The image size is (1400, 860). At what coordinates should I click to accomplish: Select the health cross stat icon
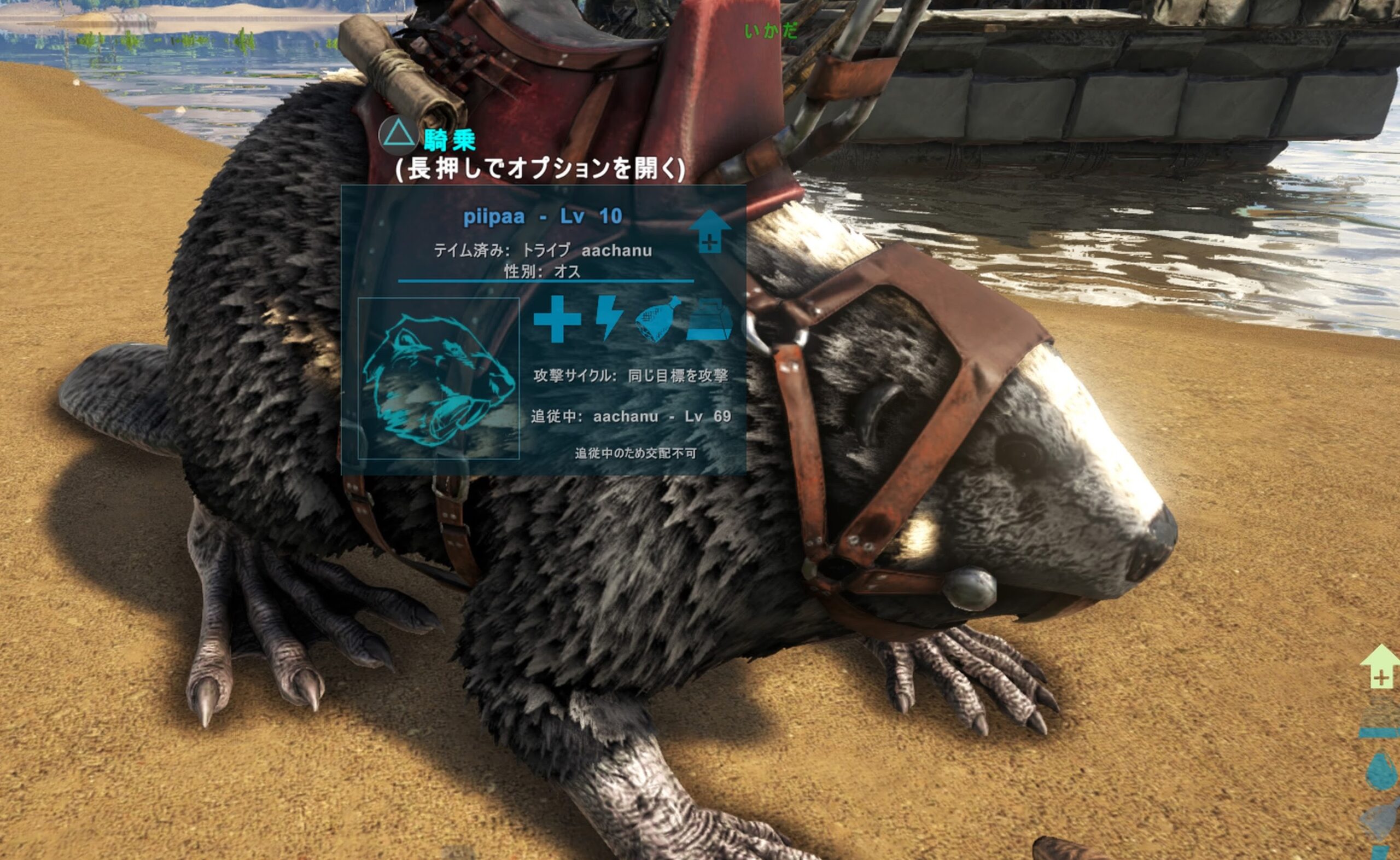tap(557, 319)
